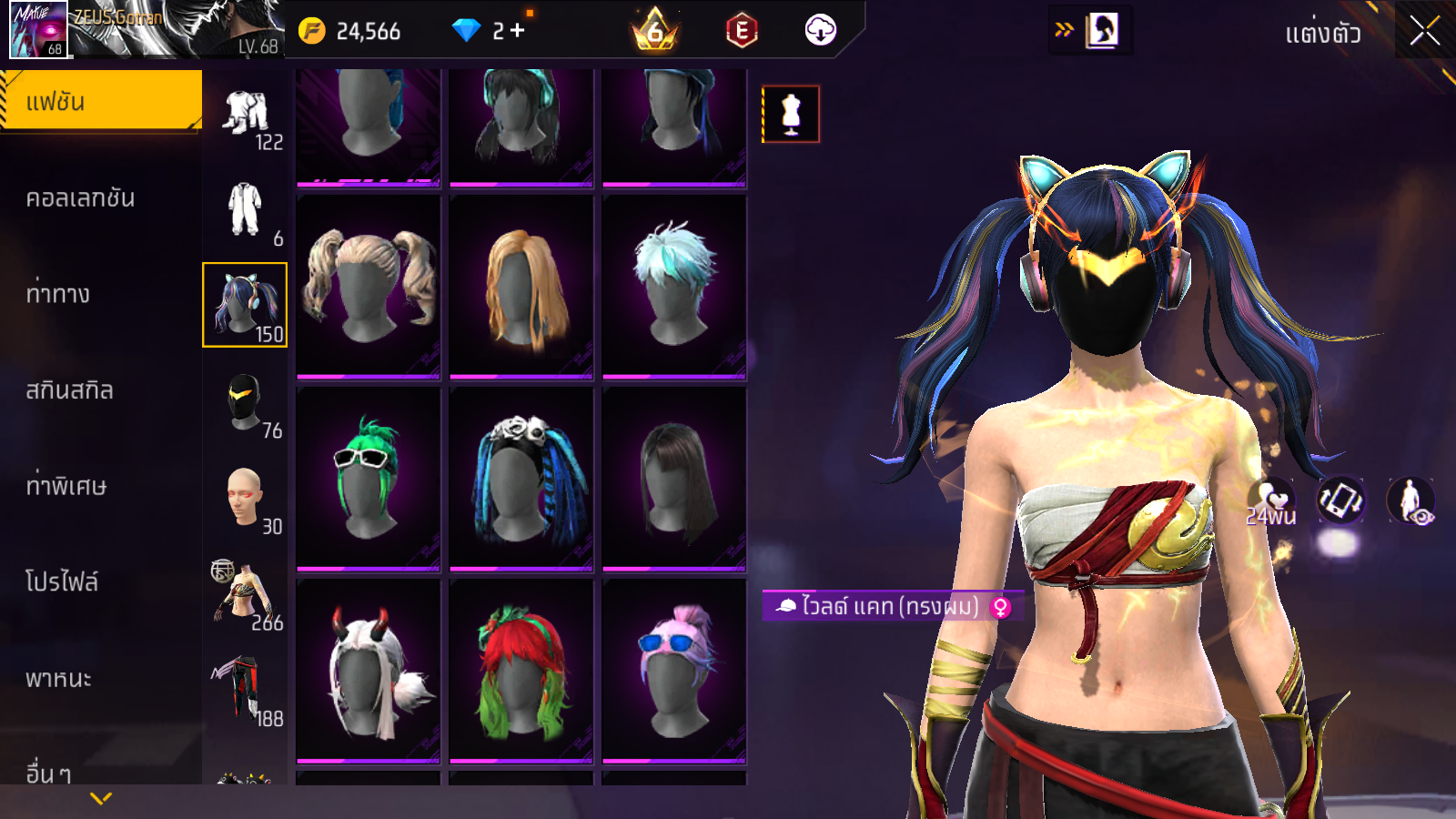The height and width of the screenshot is (819, 1456).
Task: Expand the category list with down arrow
Action: (x=101, y=798)
